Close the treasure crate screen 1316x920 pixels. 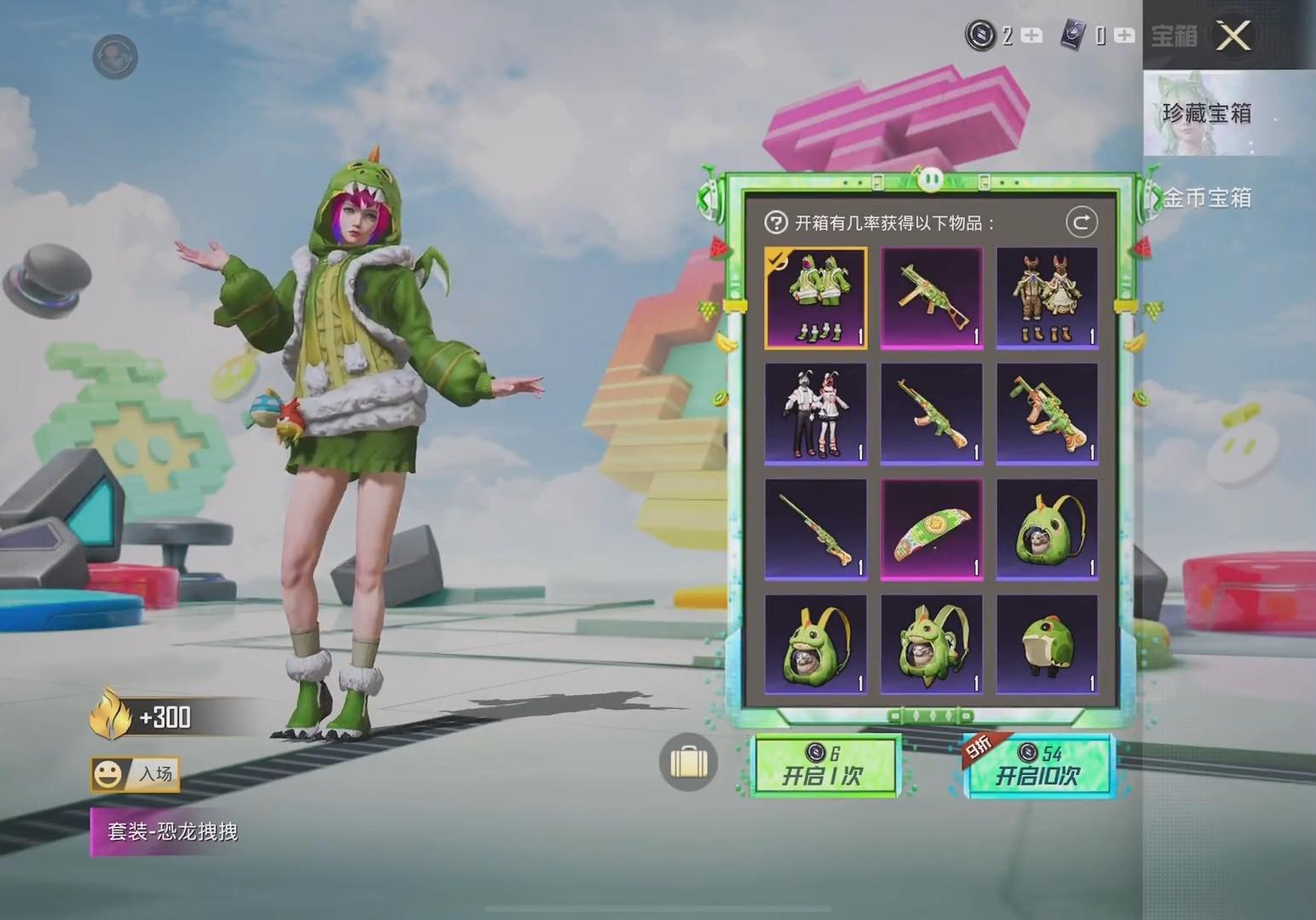tap(1233, 36)
